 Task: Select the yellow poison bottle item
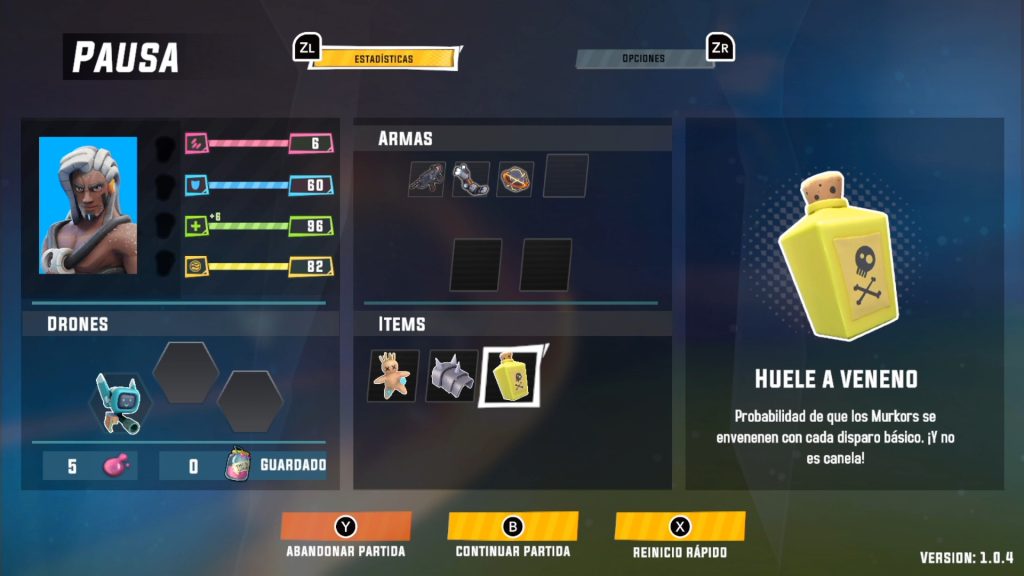coord(510,376)
